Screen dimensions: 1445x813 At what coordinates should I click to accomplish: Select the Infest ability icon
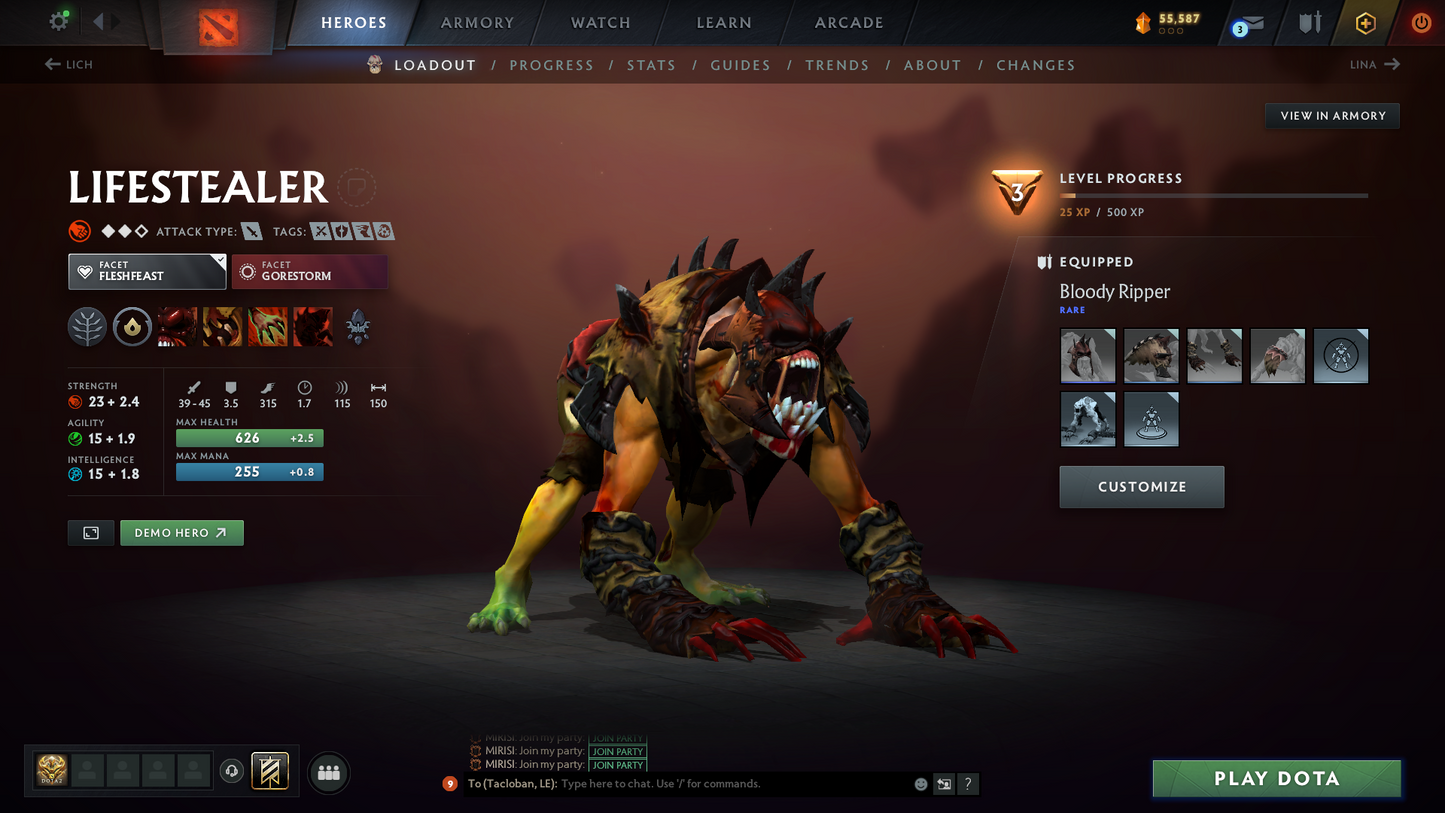coord(312,326)
